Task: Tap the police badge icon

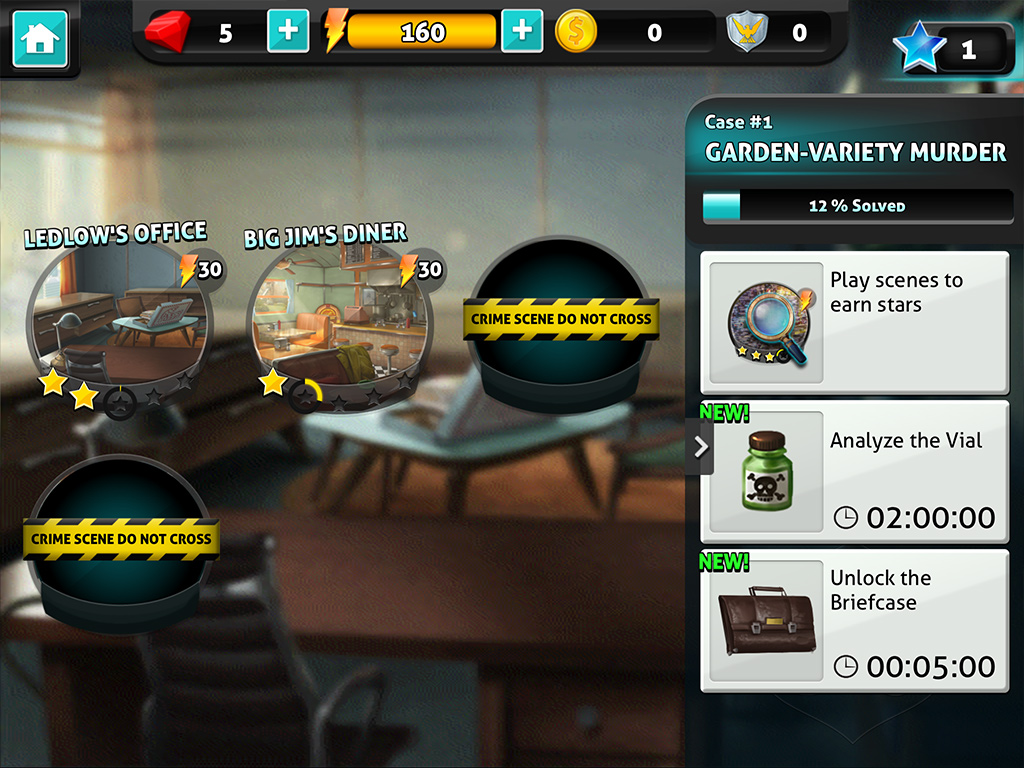Action: tap(745, 32)
